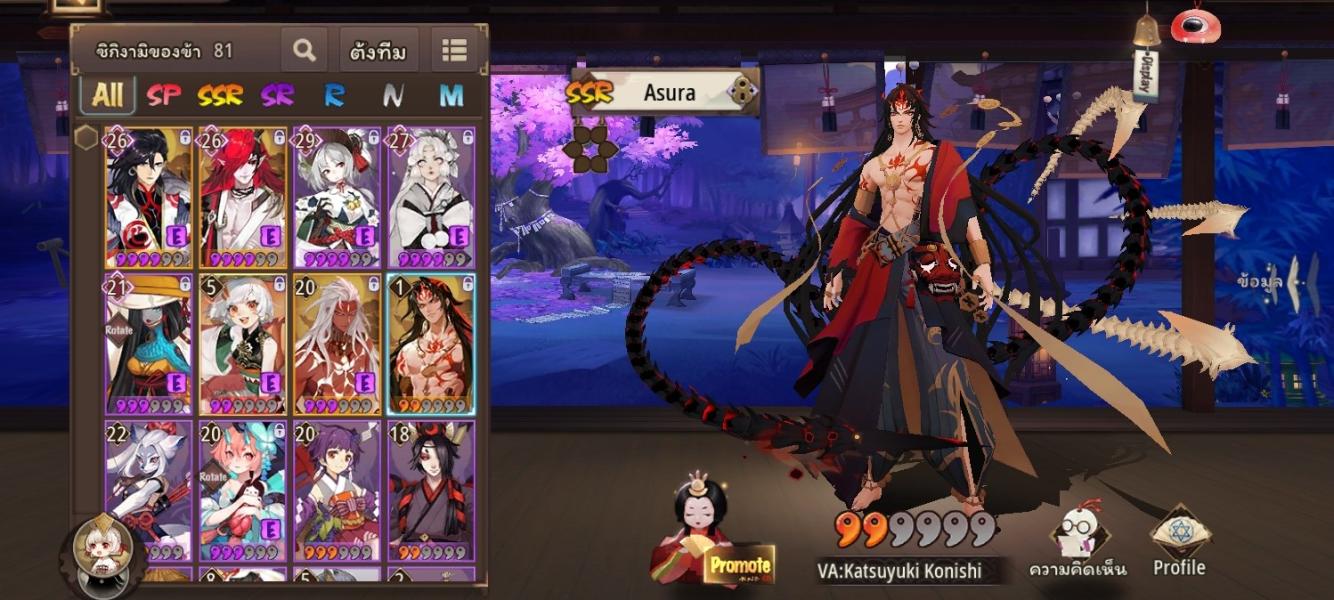
Task: Choose the straw-hat level 21 shikigami card
Action: click(x=149, y=343)
